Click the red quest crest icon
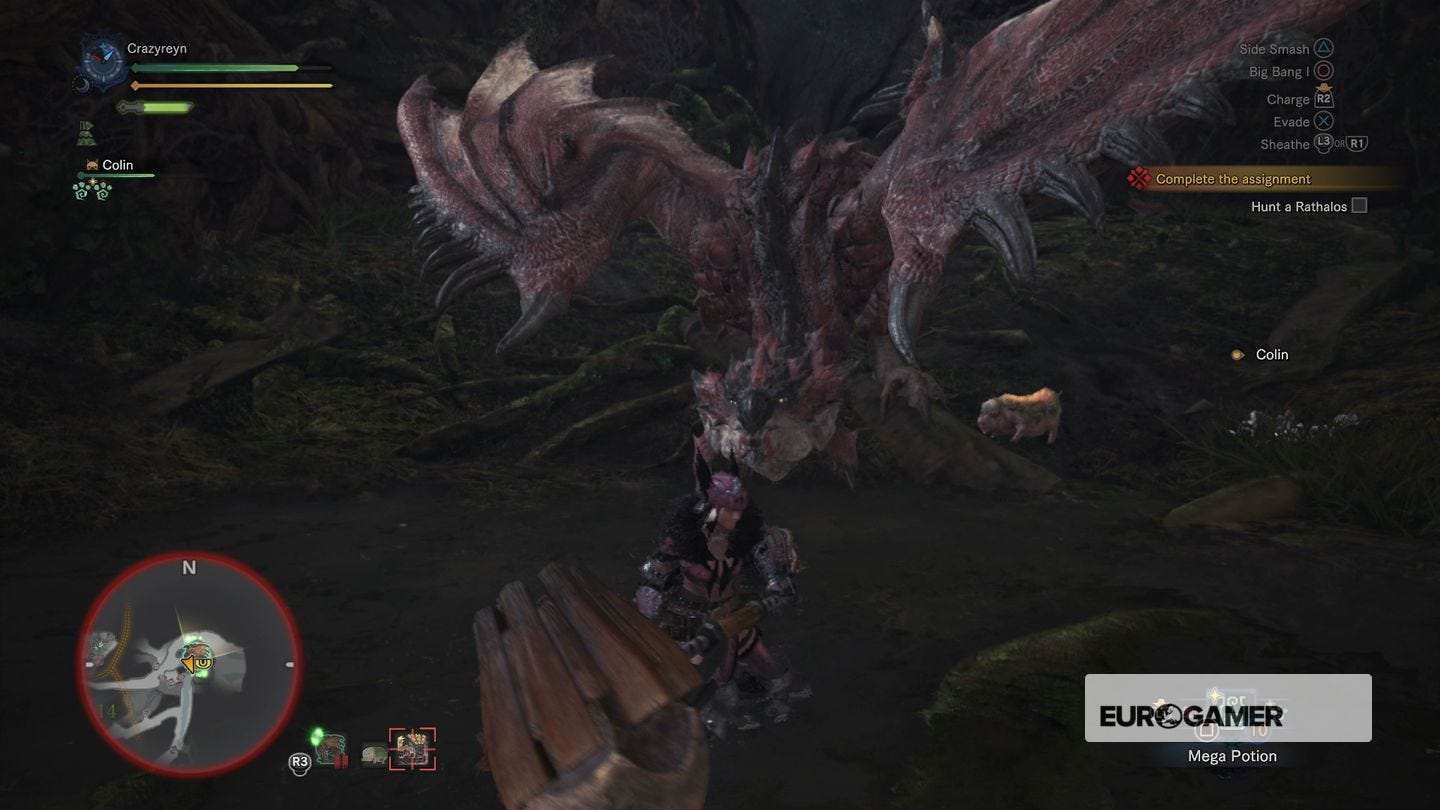The width and height of the screenshot is (1440, 810). coord(1137,178)
